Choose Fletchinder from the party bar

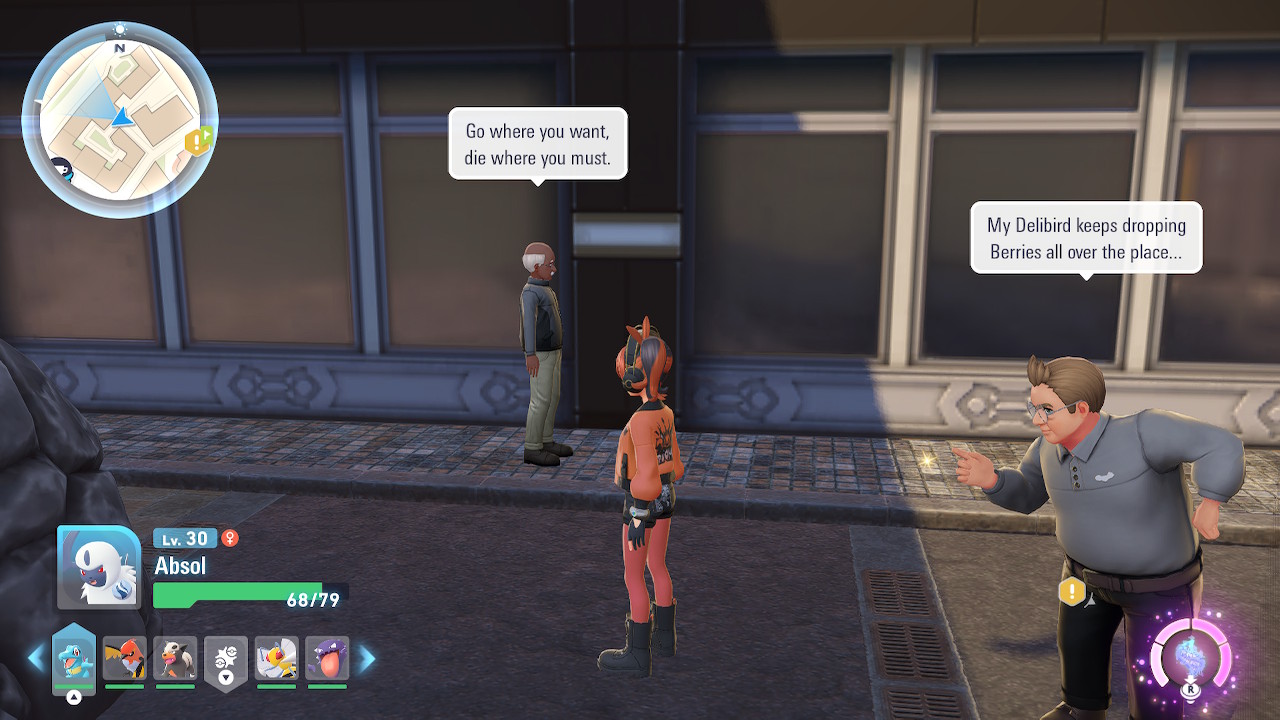(124, 659)
